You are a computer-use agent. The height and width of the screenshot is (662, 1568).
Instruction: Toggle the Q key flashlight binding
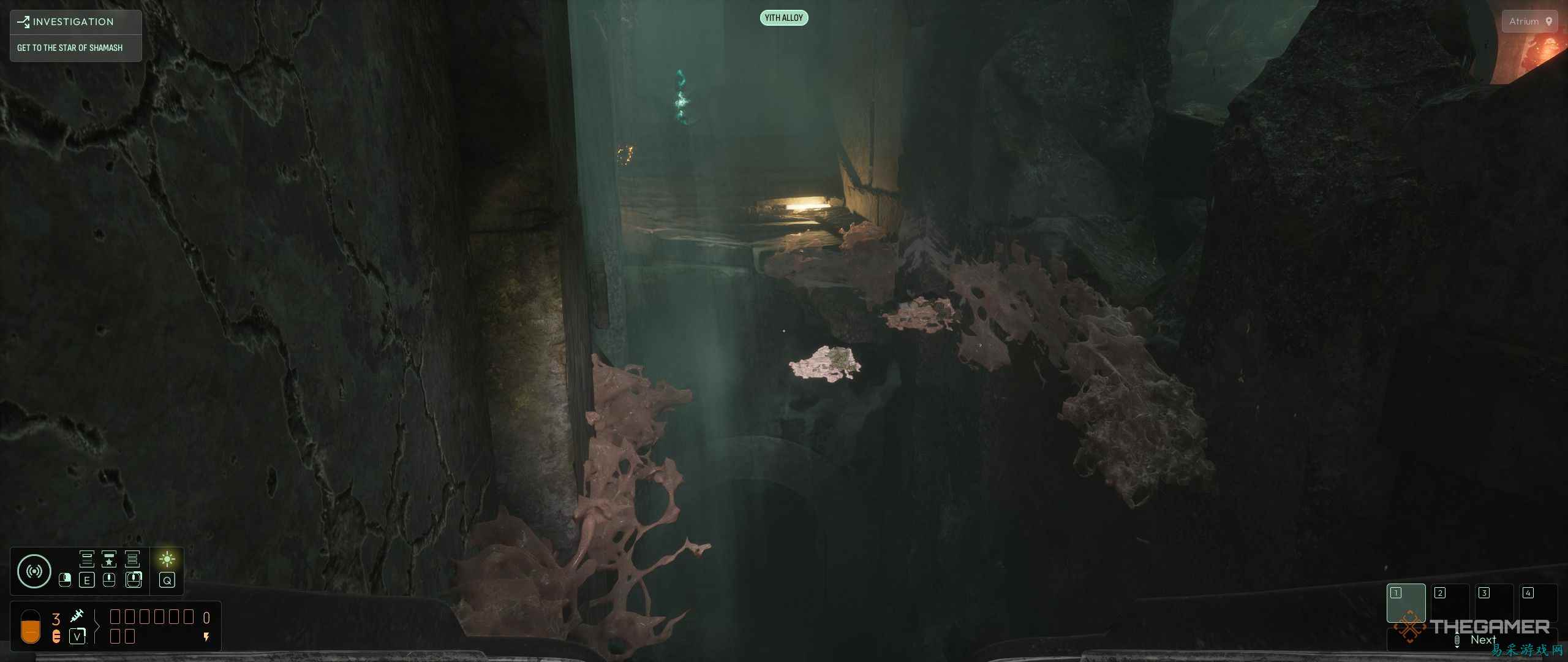(167, 580)
